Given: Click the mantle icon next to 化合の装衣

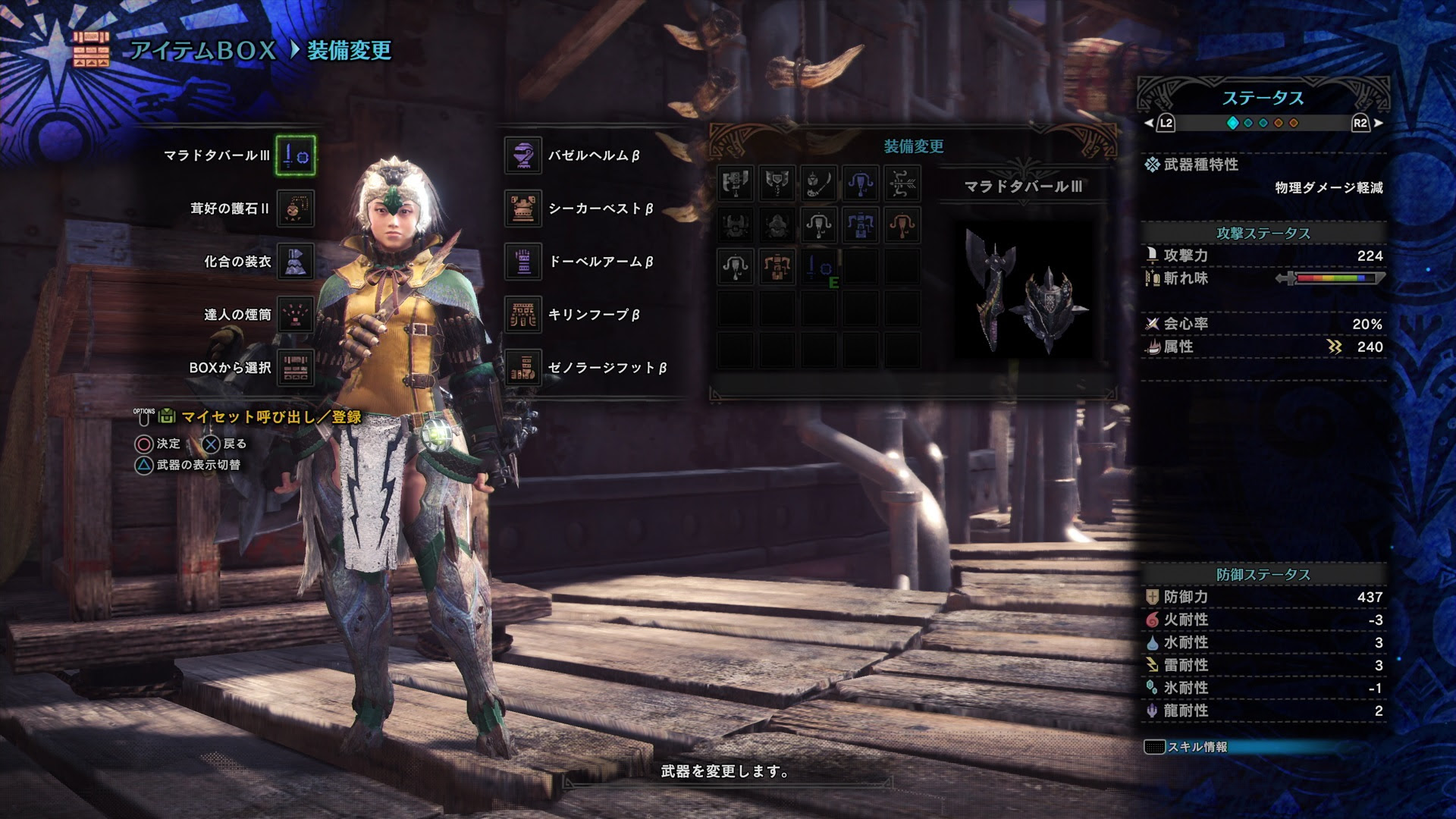Looking at the screenshot, I should tap(295, 262).
